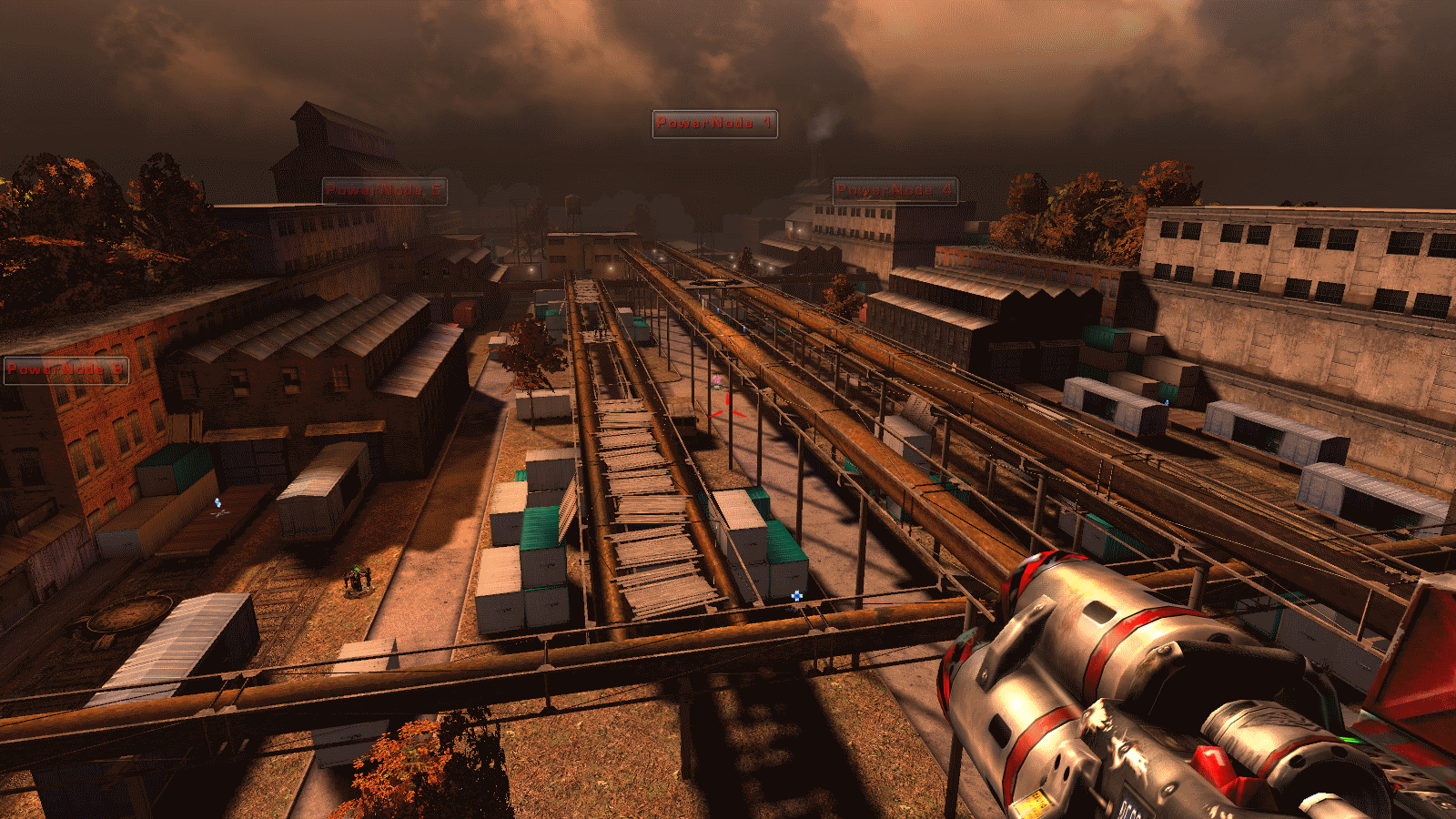Choose the PowerNode 4 marker

point(895,191)
